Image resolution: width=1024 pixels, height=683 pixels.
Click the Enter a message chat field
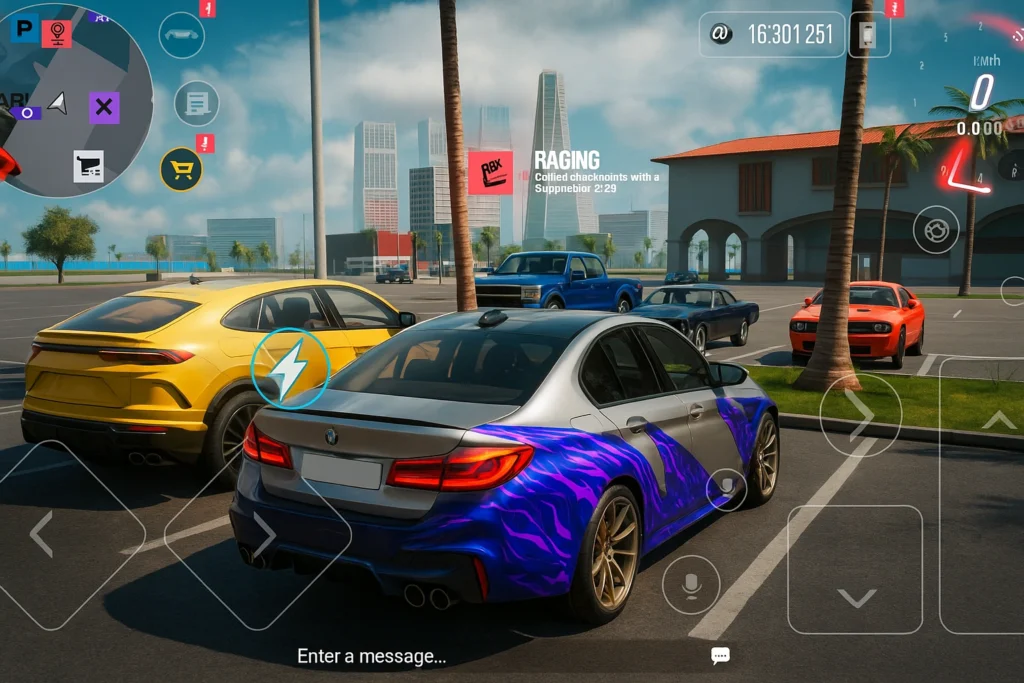pyautogui.click(x=372, y=656)
